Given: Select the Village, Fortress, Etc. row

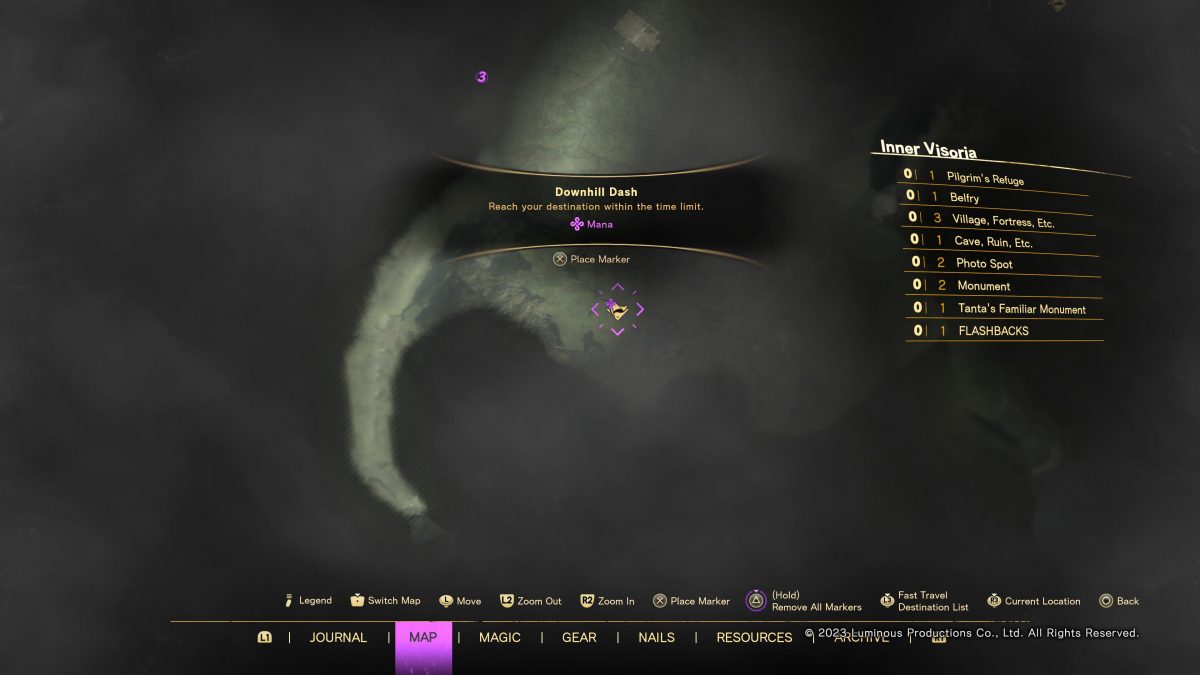Looking at the screenshot, I should [1000, 220].
